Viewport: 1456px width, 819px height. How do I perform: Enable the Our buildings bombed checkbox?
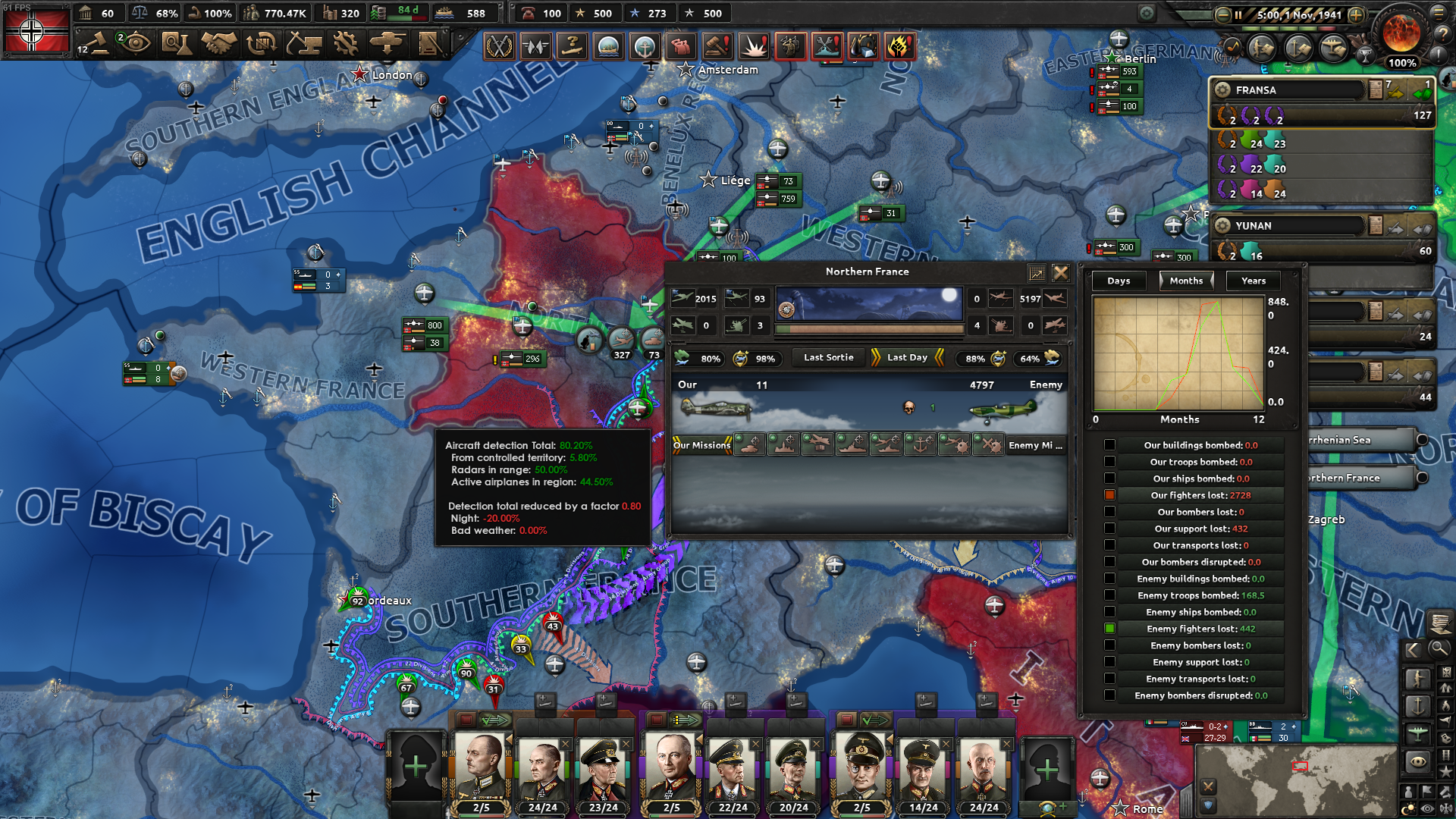(x=1110, y=444)
